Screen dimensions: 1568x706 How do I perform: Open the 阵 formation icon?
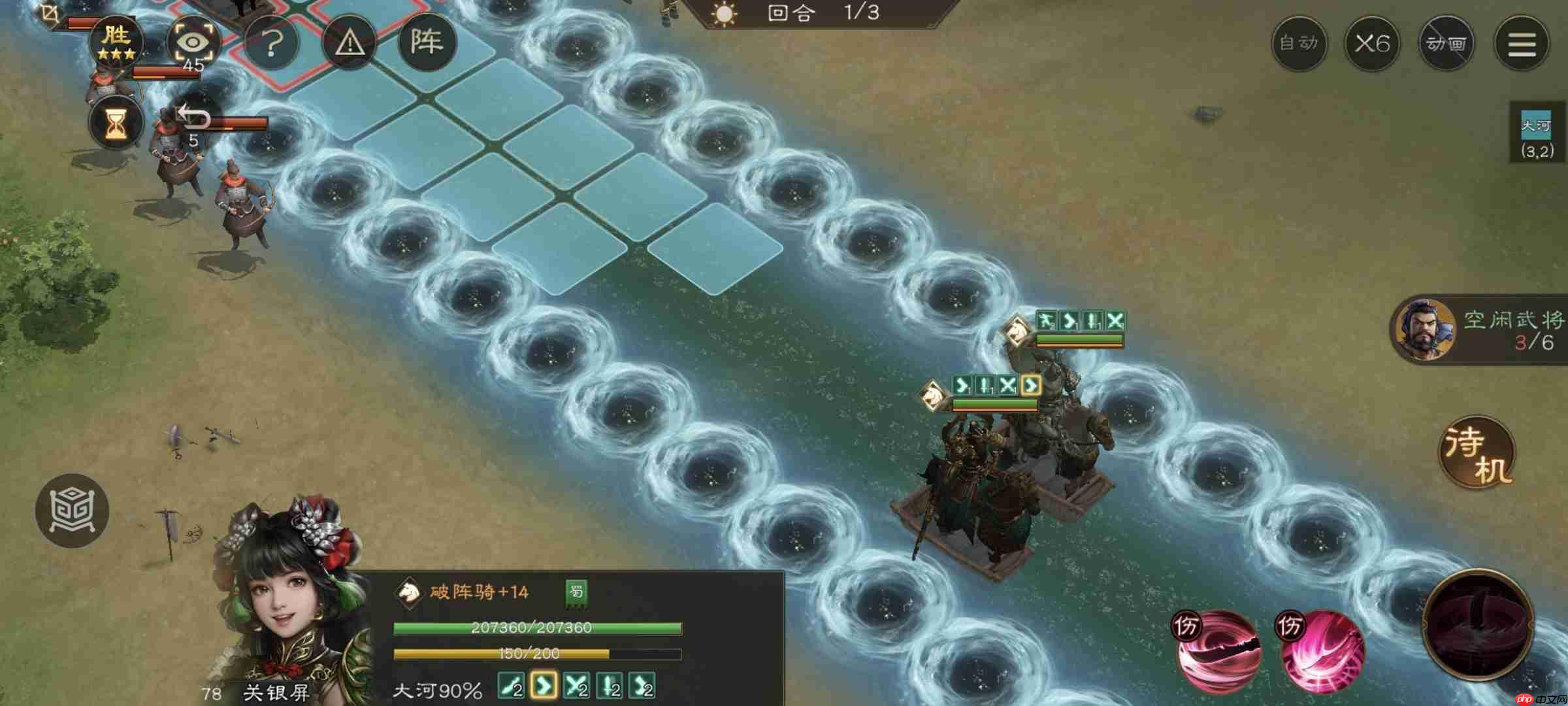428,41
